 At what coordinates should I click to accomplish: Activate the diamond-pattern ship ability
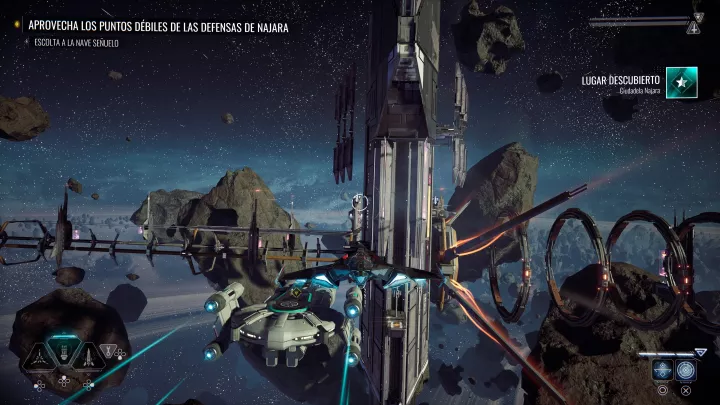coord(662,368)
